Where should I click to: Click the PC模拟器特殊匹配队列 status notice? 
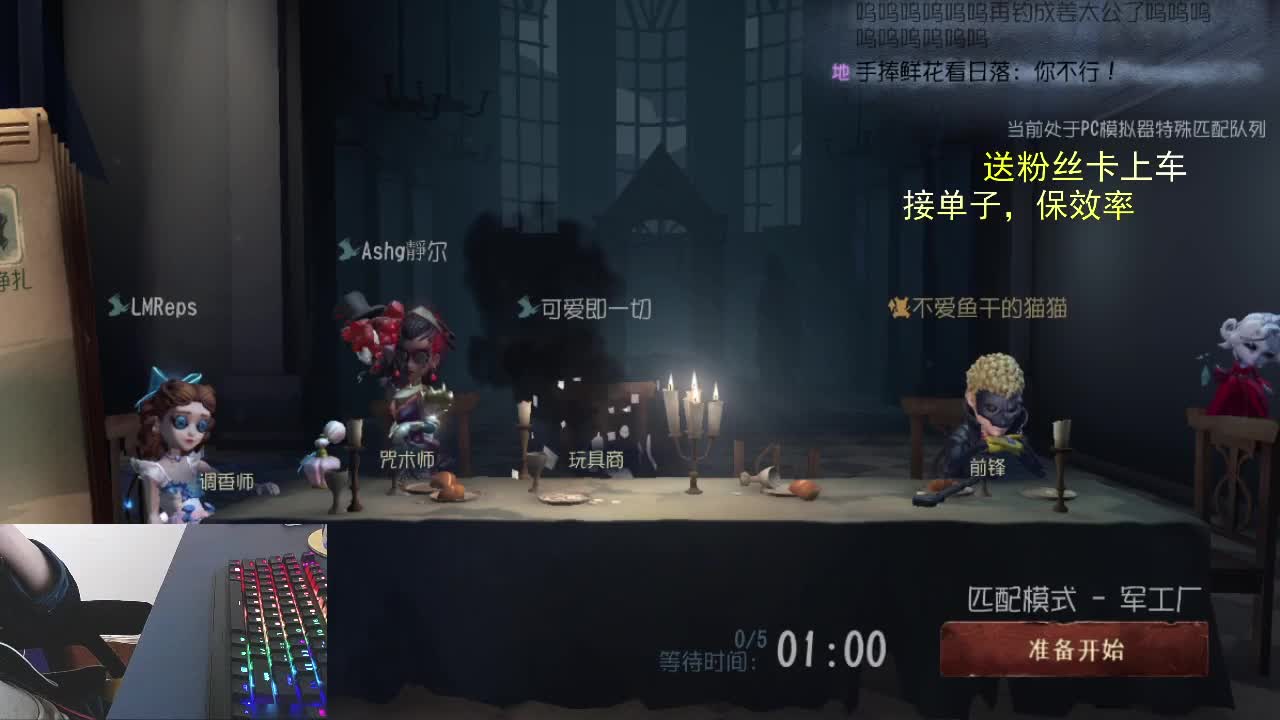pos(1135,127)
